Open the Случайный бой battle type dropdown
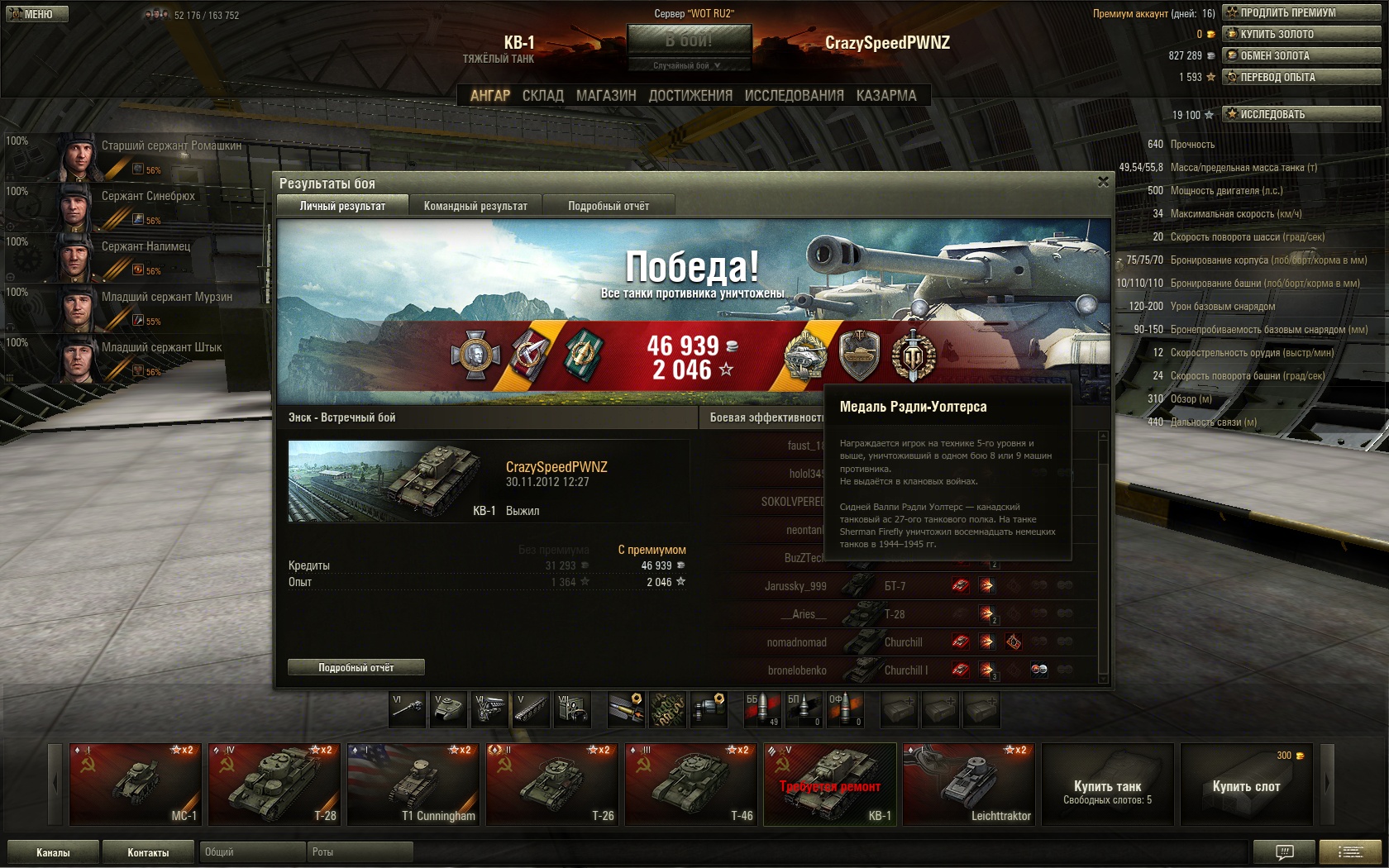Viewport: 1389px width, 868px height. pyautogui.click(x=689, y=65)
